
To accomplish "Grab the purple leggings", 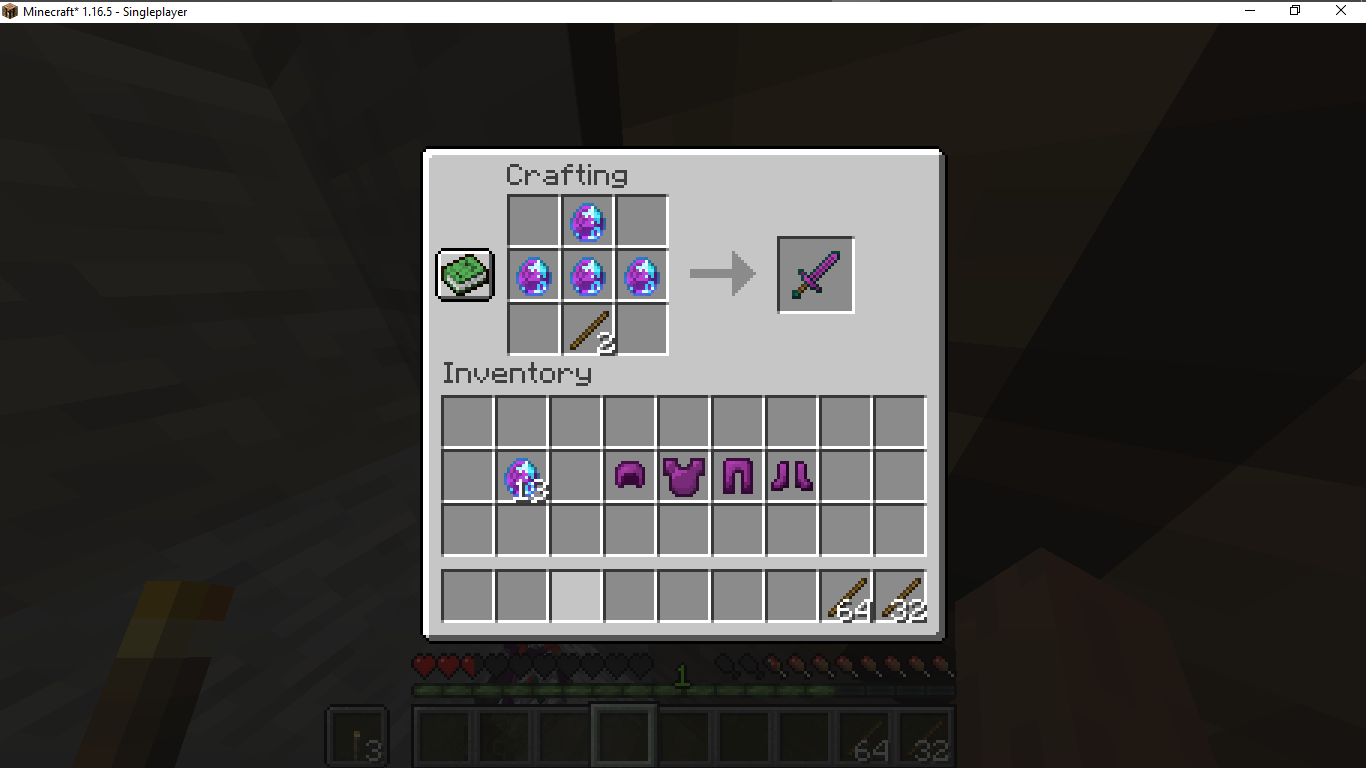I will pos(737,477).
